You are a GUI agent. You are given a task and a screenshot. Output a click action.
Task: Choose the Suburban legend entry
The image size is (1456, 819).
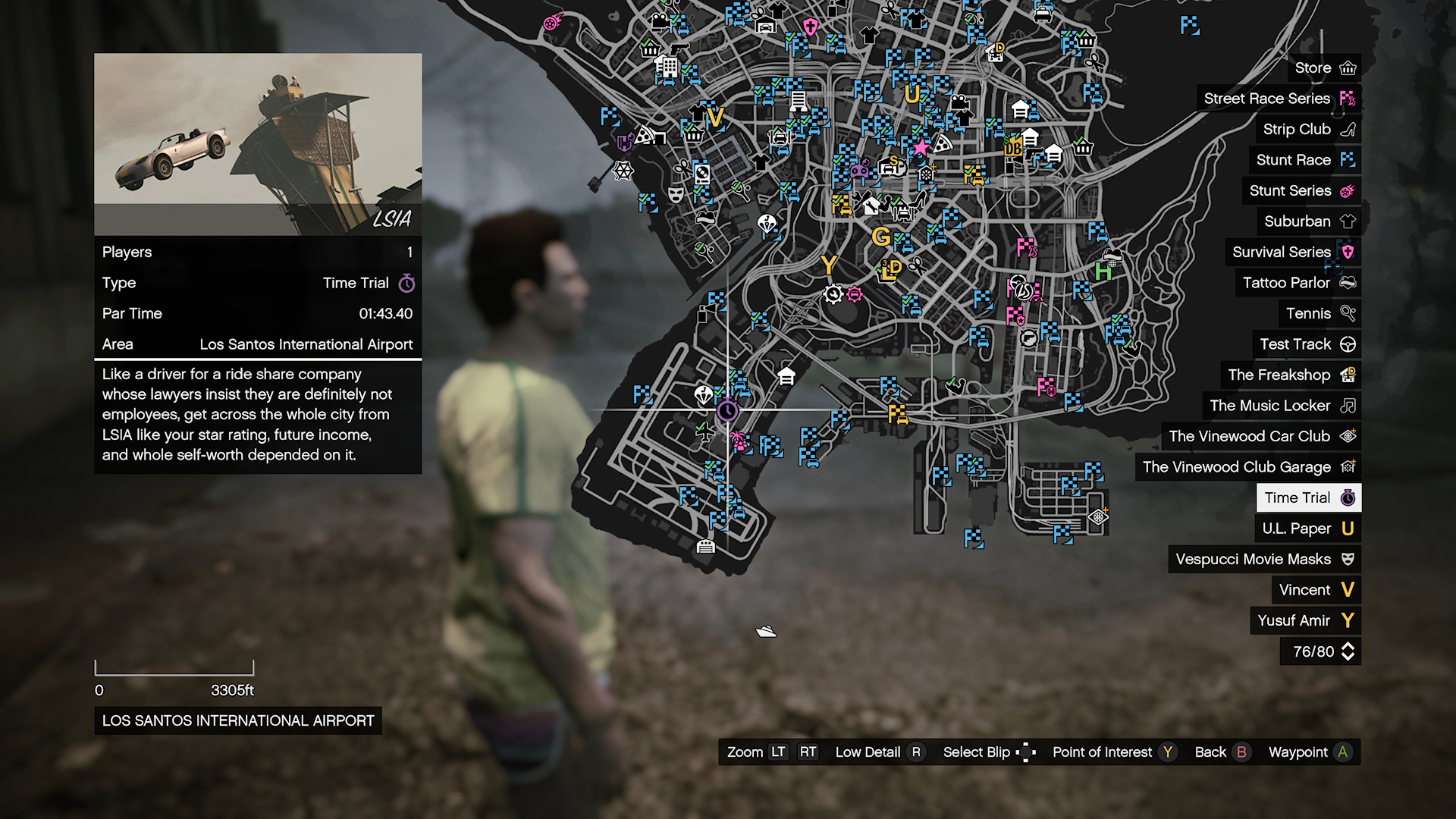[x=1309, y=221]
